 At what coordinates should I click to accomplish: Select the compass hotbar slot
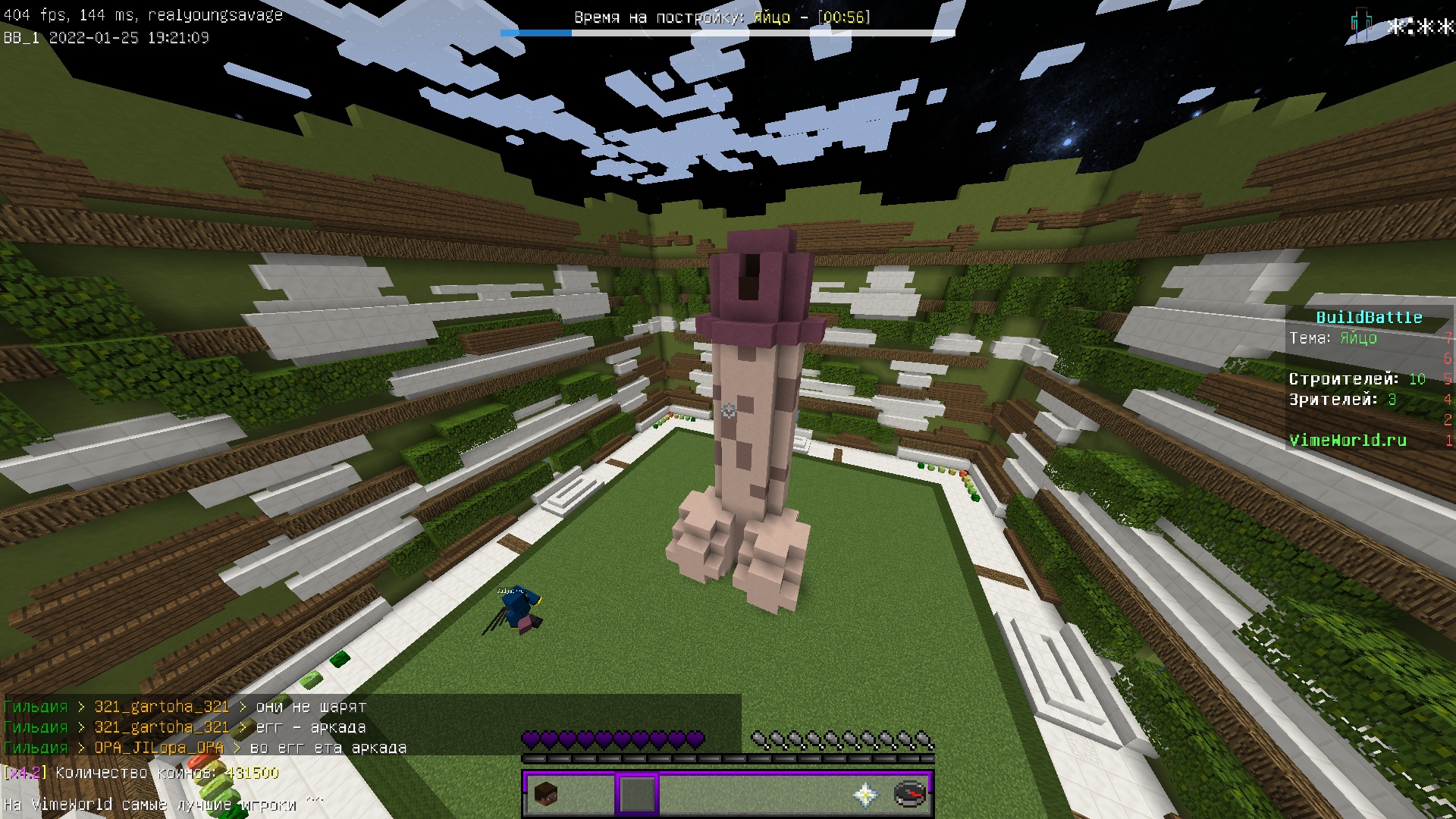[909, 794]
